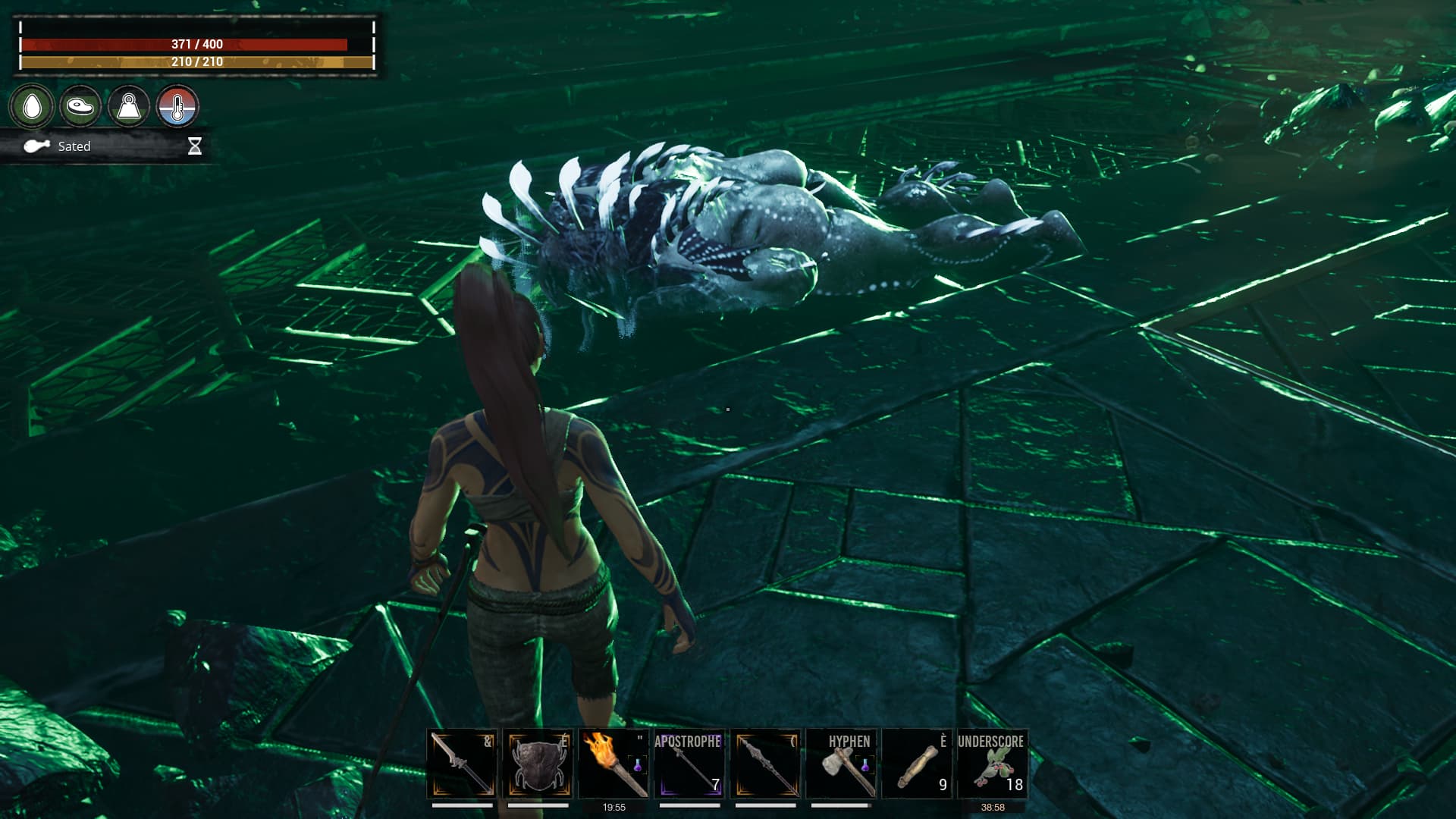The width and height of the screenshot is (1456, 819).
Task: Click the thermometer temperature icon
Action: coord(177,107)
